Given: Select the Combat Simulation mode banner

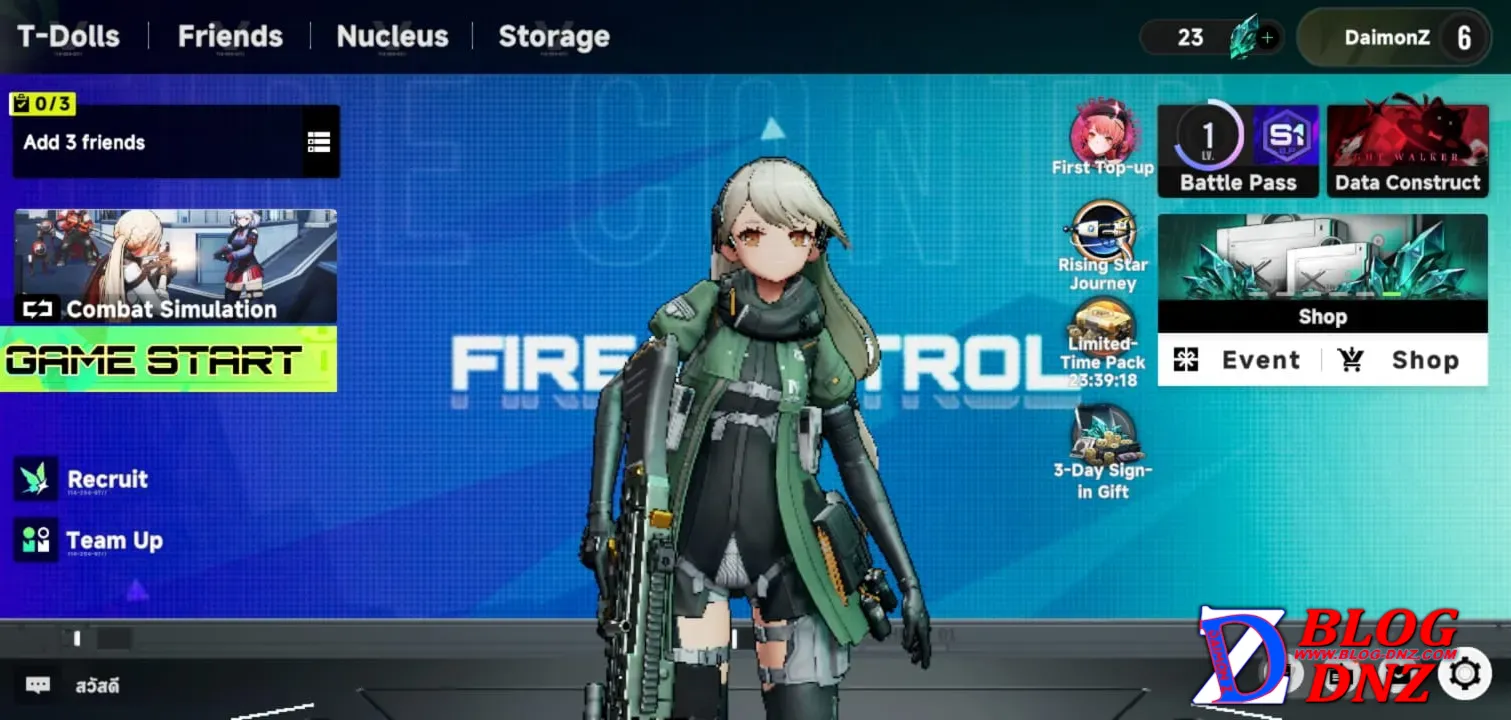Looking at the screenshot, I should (x=175, y=266).
